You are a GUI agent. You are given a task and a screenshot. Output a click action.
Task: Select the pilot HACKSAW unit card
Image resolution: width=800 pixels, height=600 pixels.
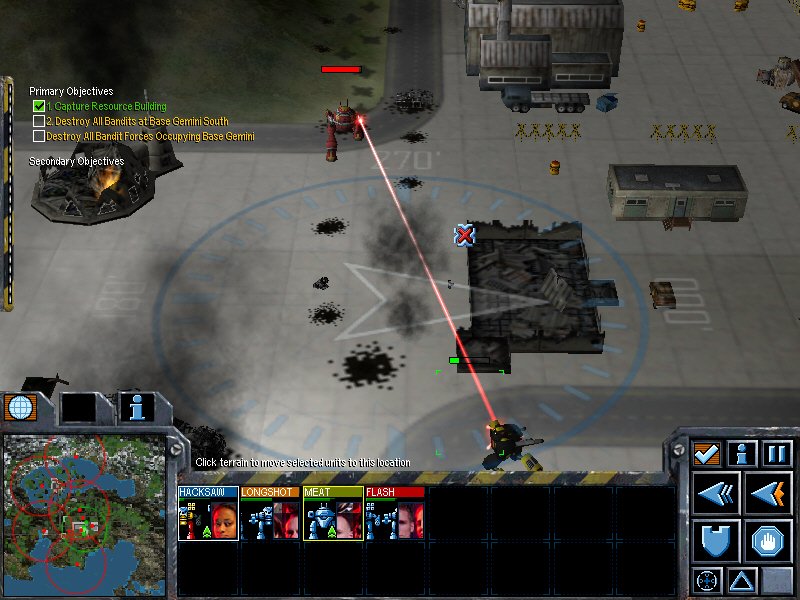[x=208, y=514]
